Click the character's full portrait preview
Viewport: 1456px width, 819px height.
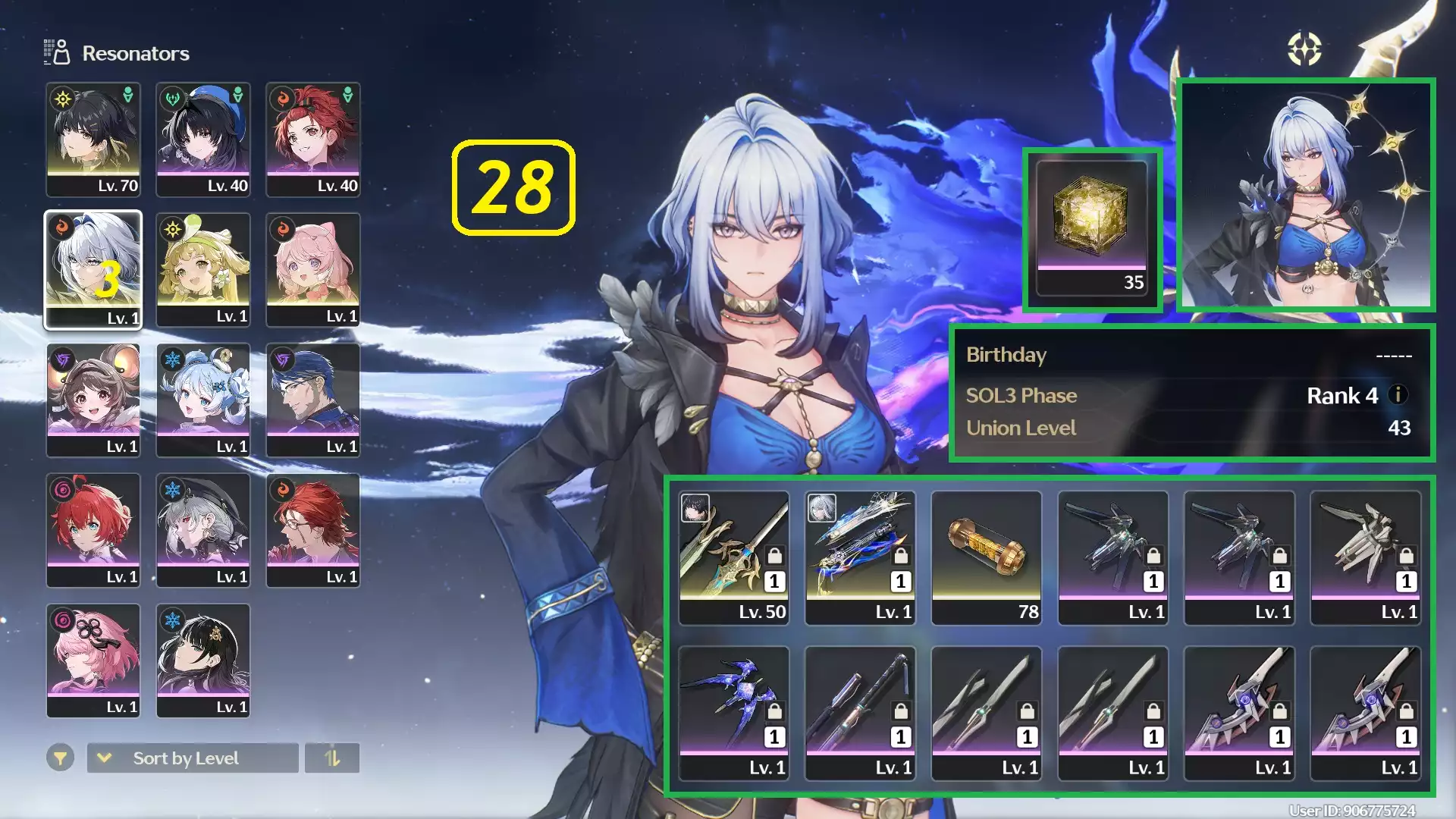(x=1307, y=193)
